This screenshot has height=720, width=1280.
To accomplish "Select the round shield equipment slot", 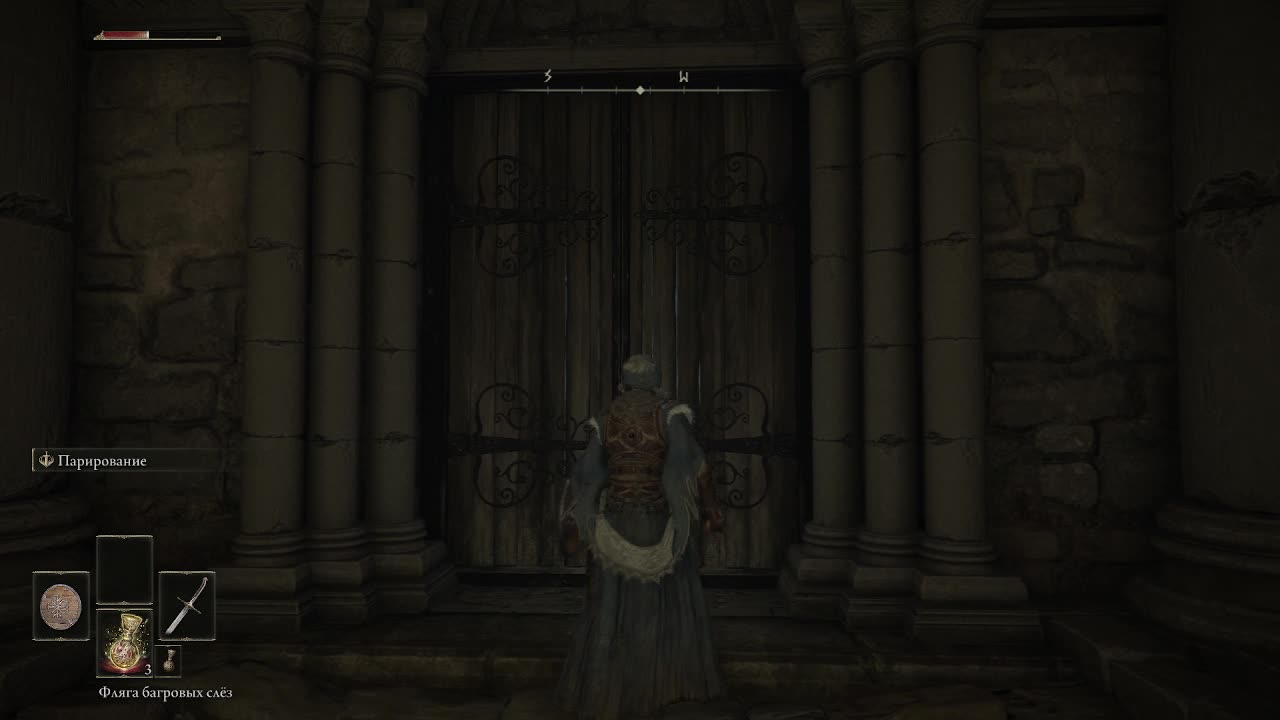I will click(61, 606).
